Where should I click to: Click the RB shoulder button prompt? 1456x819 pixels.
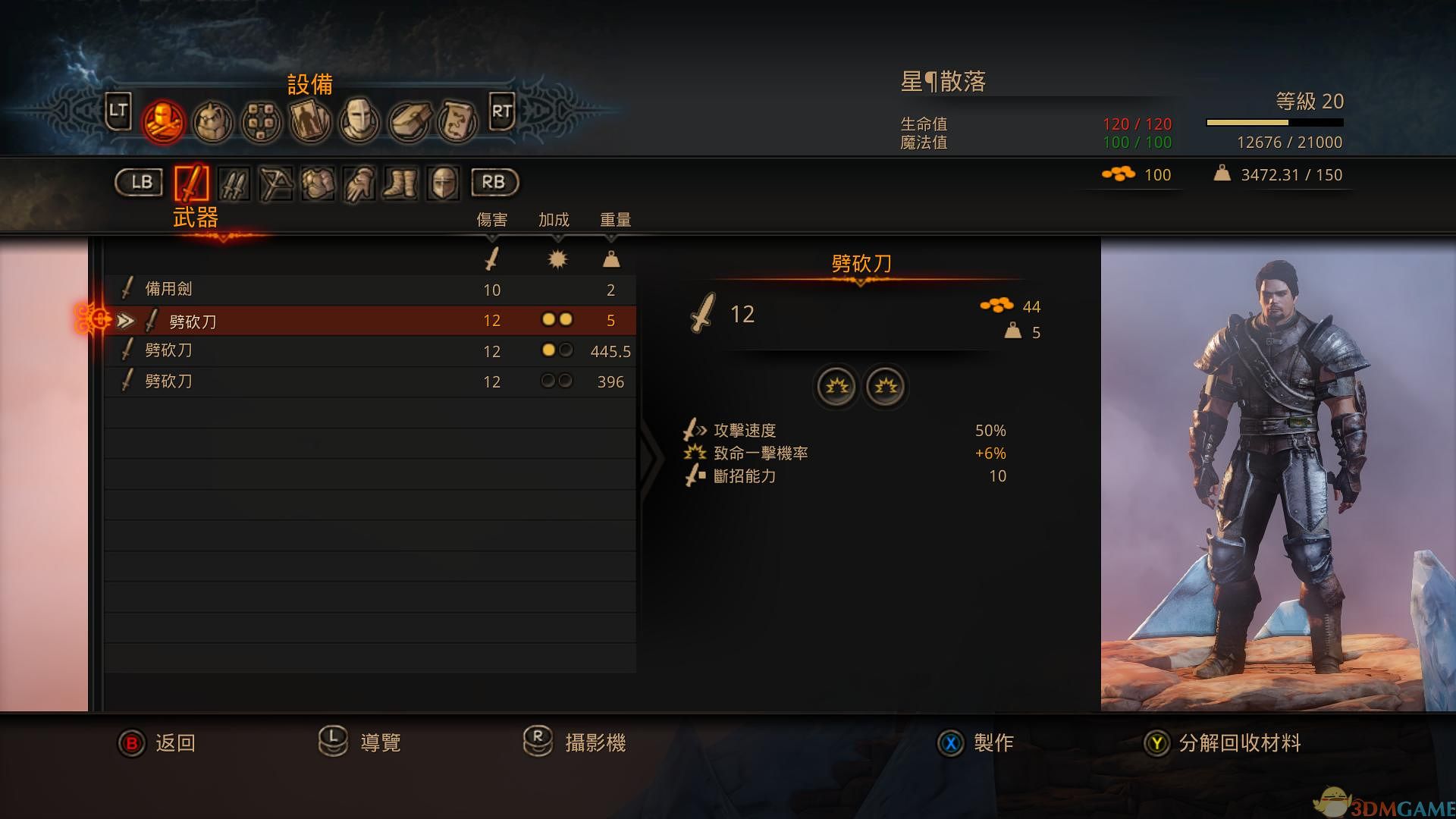494,183
